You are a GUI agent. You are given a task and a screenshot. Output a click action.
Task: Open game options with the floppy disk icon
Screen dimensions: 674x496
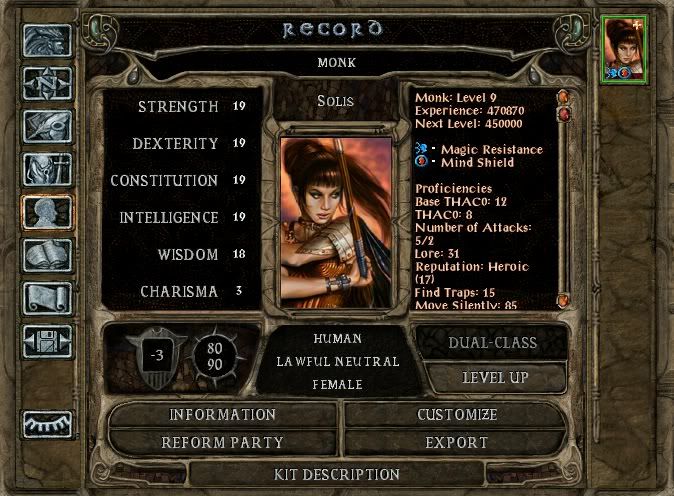[46, 340]
